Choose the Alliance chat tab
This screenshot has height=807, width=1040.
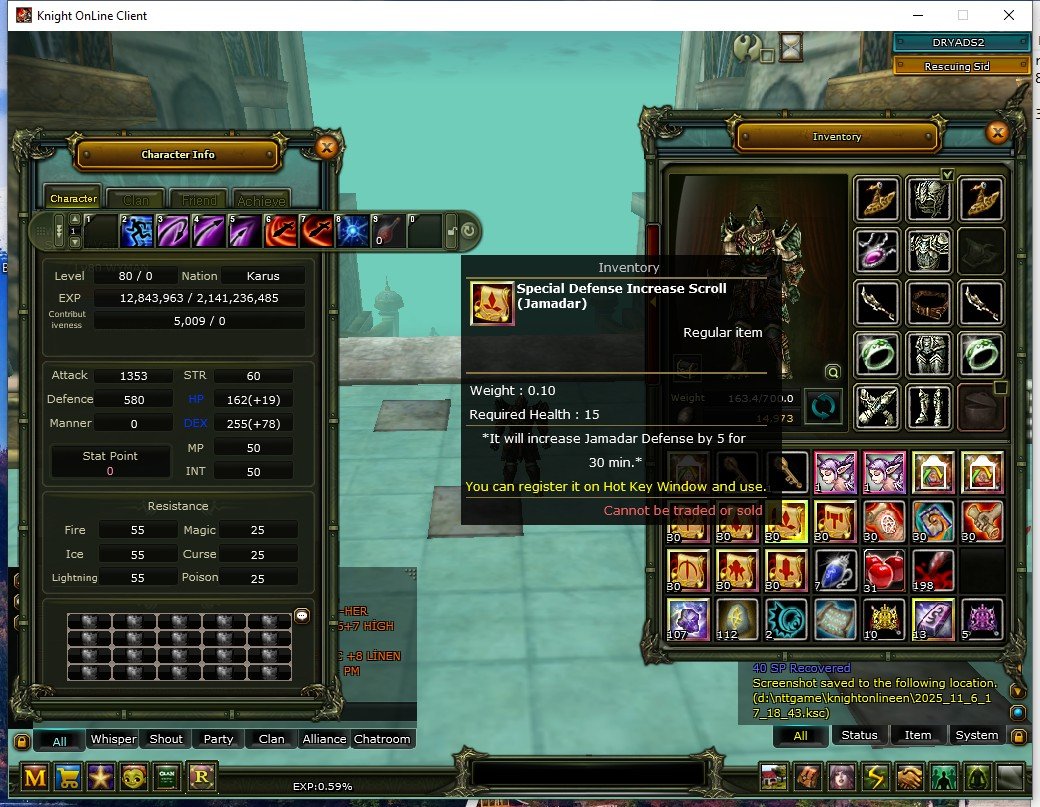324,739
